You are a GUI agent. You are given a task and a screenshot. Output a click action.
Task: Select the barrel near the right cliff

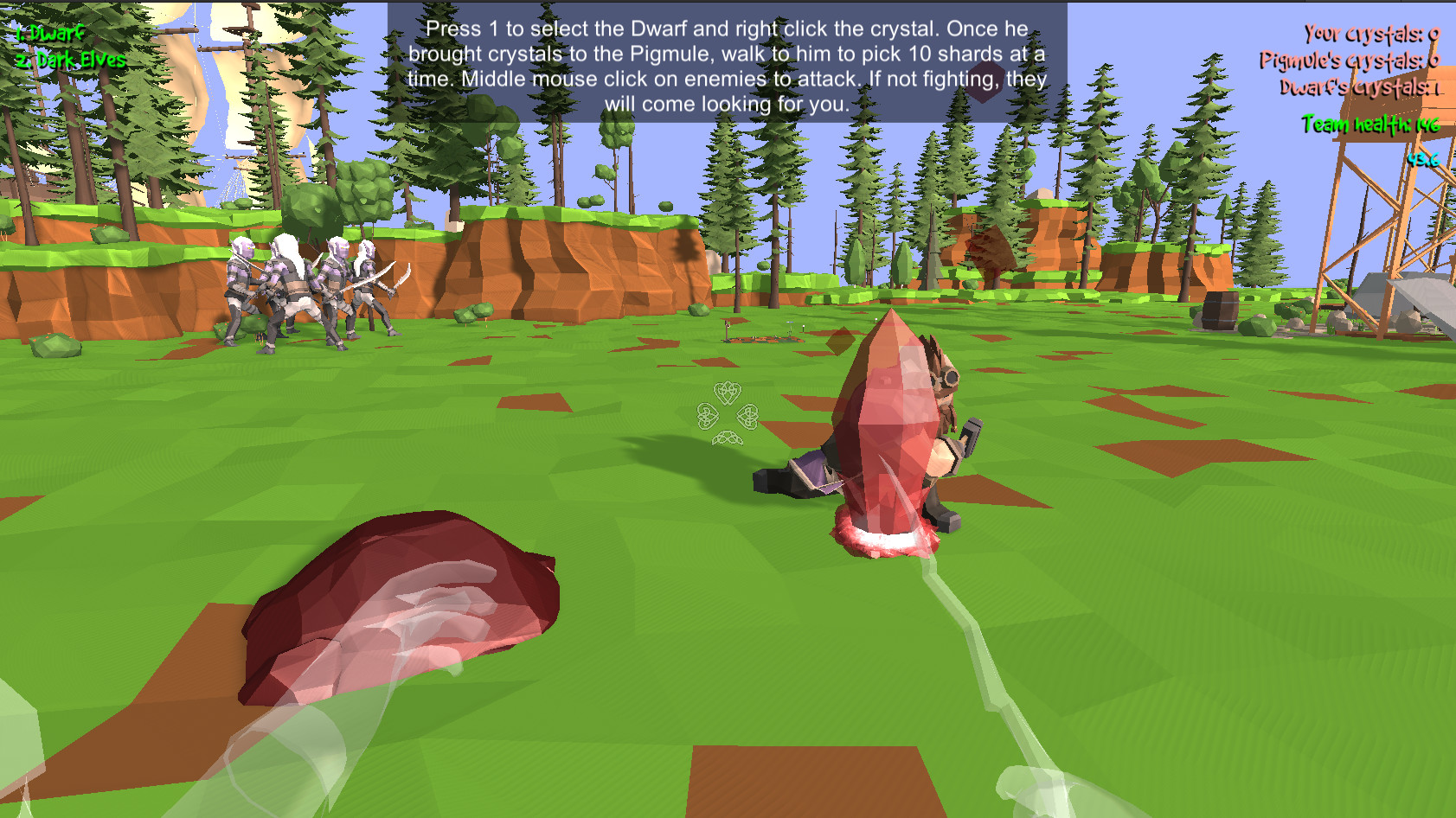coord(1221,311)
